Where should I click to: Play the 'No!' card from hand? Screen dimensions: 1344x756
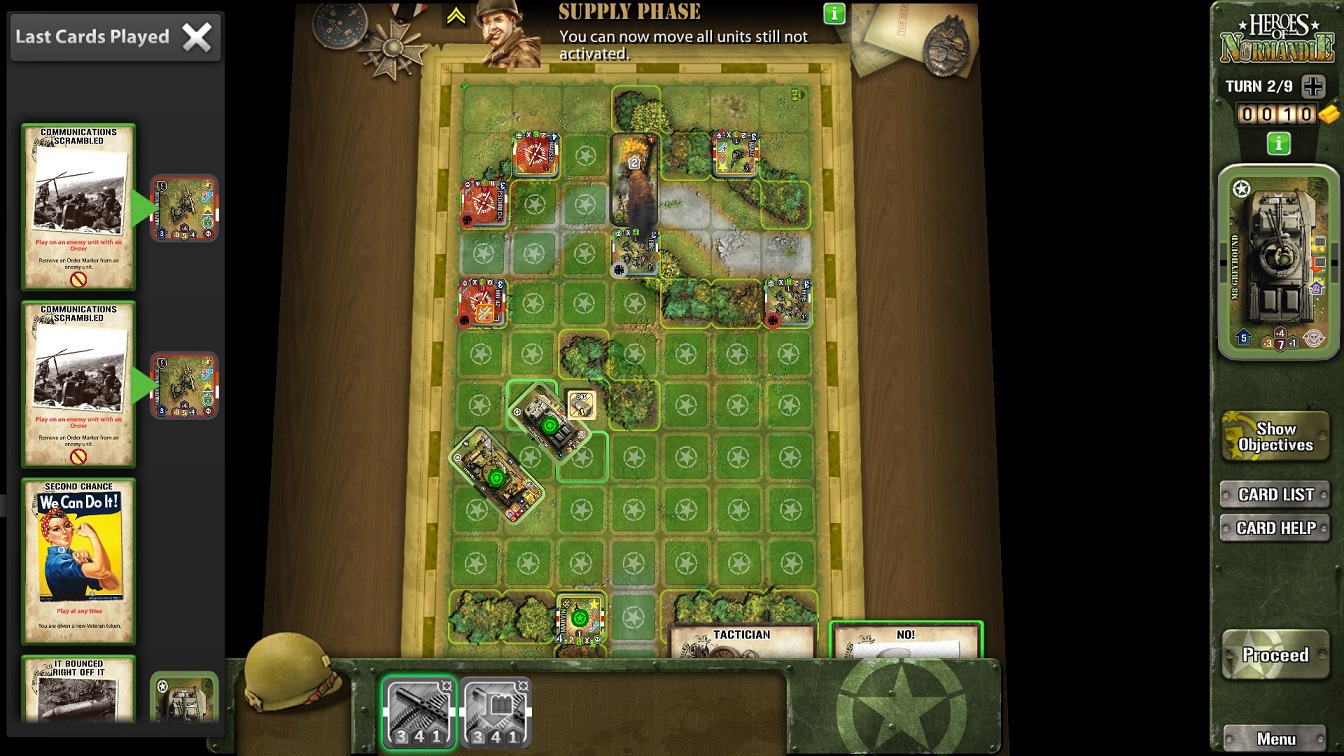pos(905,640)
